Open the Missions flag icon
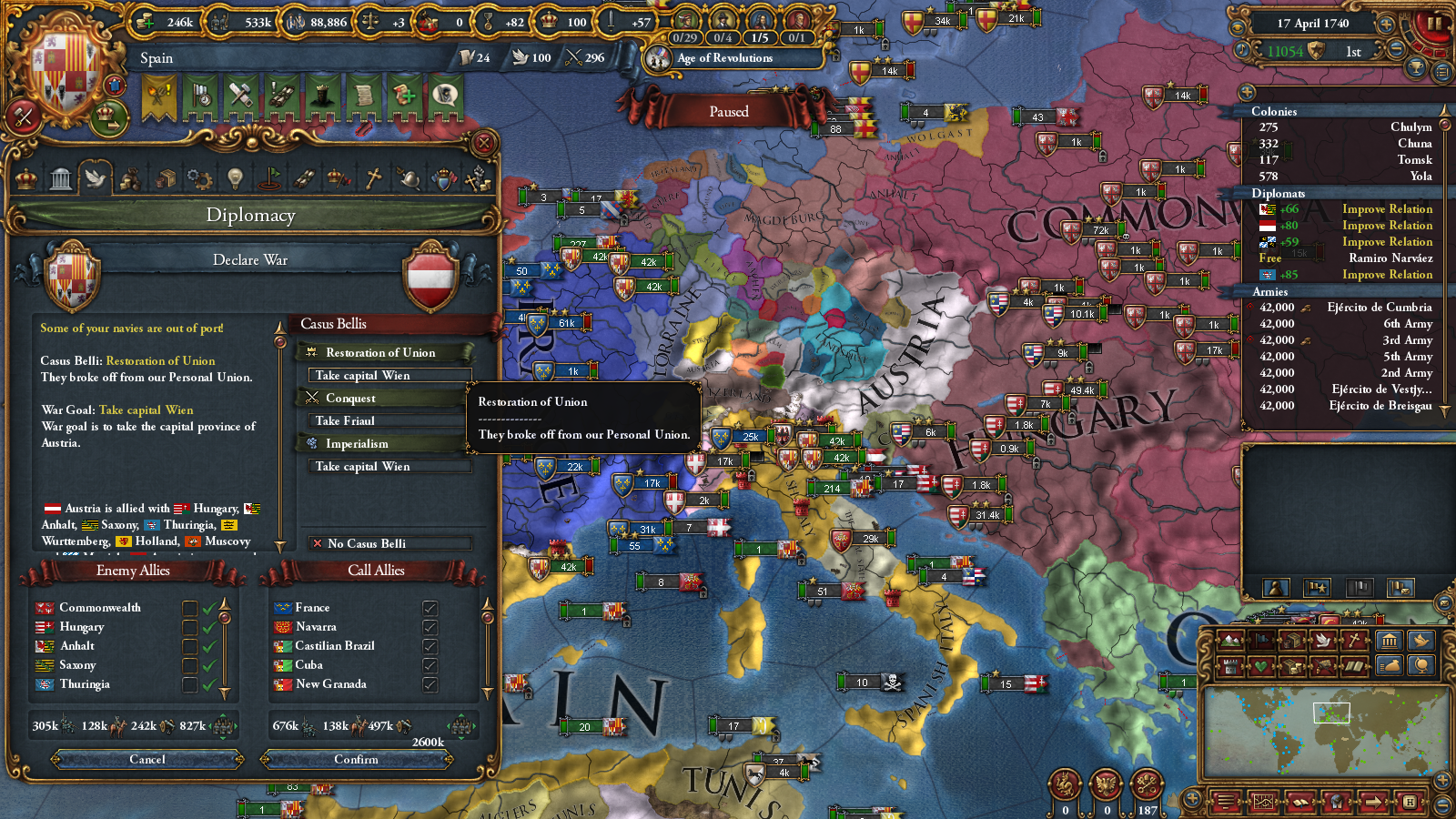The image size is (1456, 819). [x=270, y=178]
